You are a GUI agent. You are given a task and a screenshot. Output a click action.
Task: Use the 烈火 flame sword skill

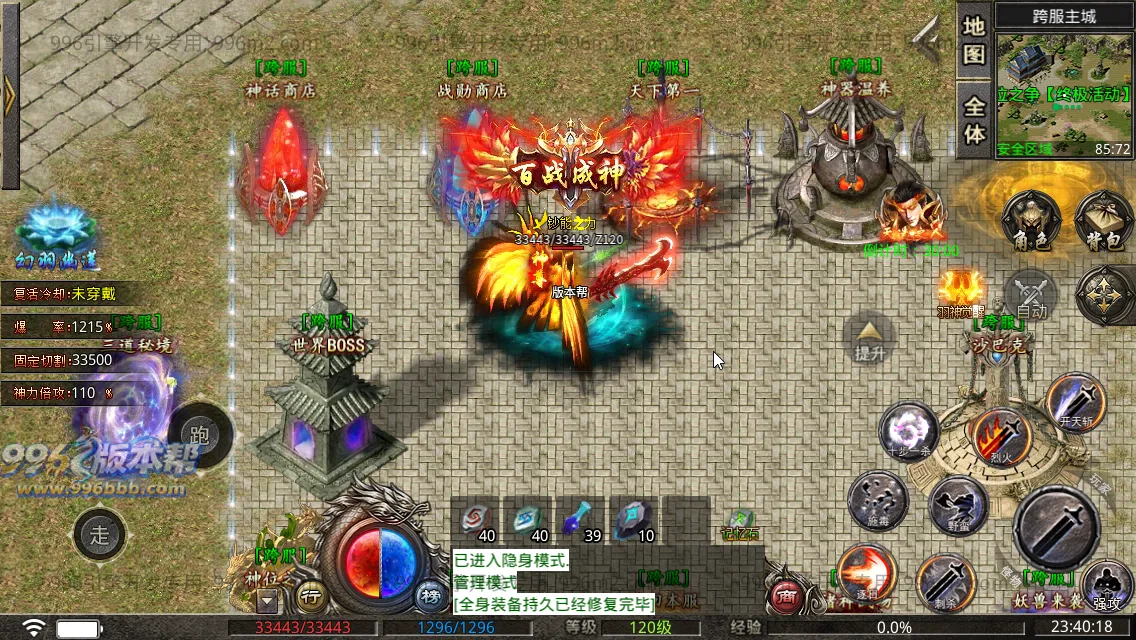tap(1002, 436)
